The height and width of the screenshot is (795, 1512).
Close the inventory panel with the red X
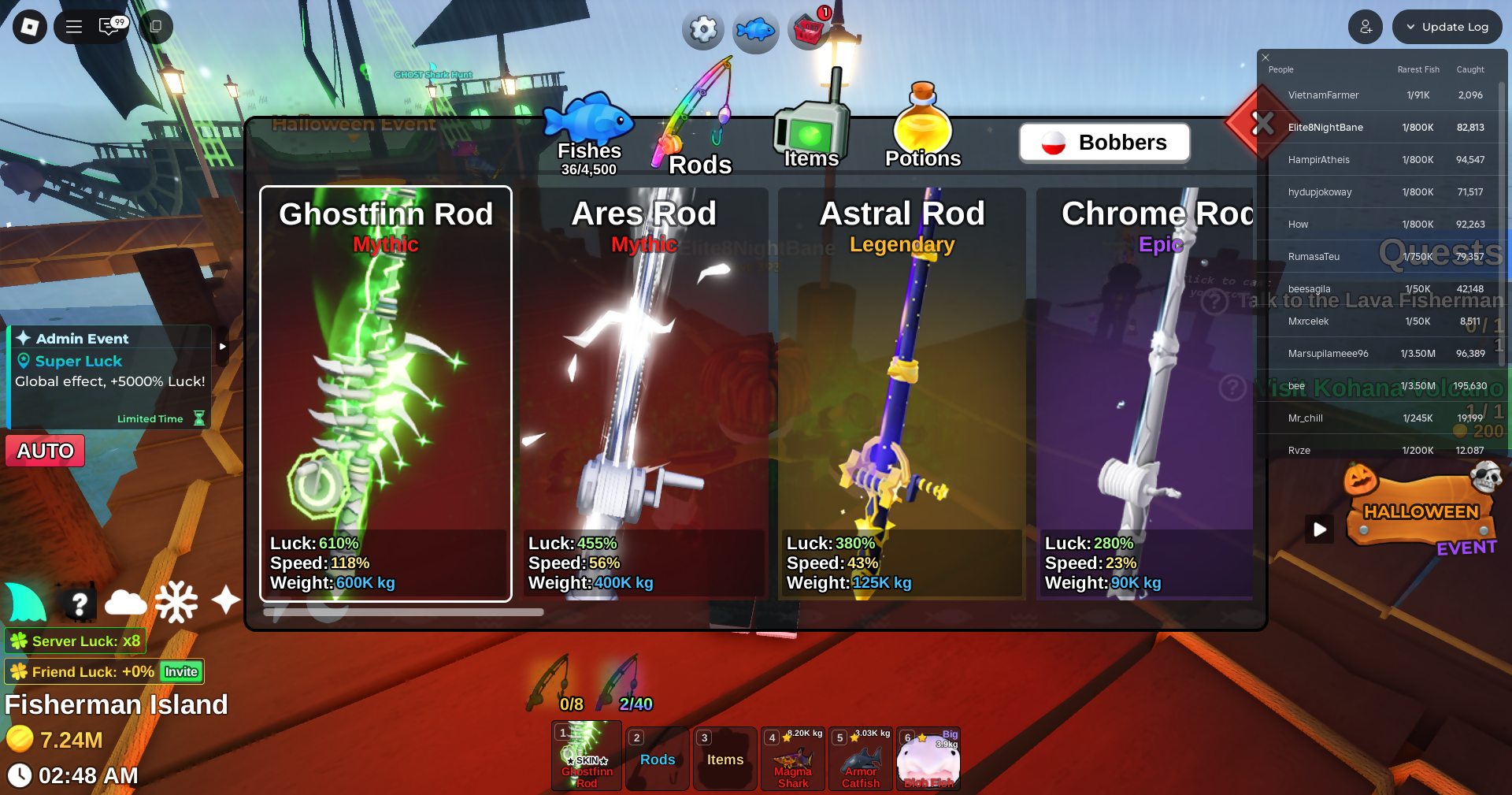pyautogui.click(x=1262, y=123)
